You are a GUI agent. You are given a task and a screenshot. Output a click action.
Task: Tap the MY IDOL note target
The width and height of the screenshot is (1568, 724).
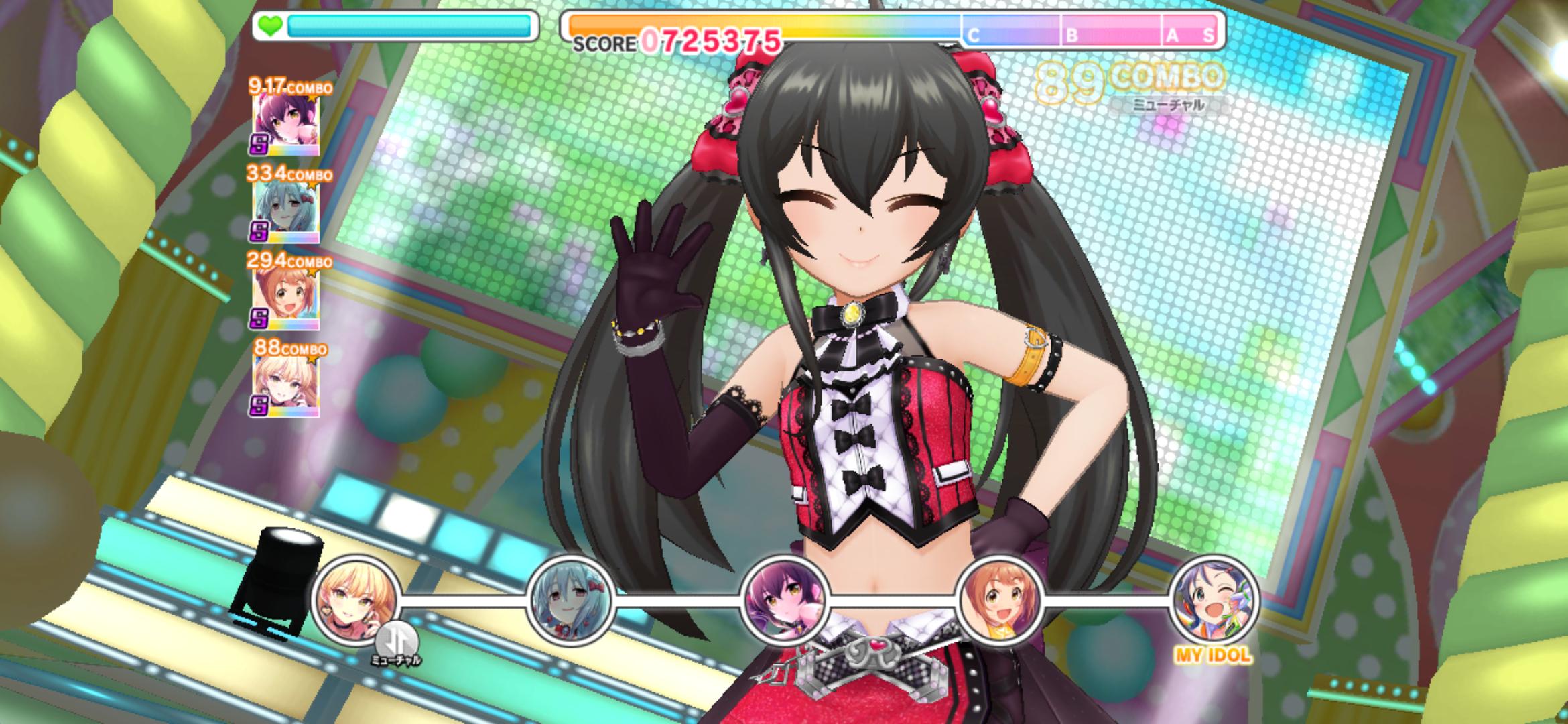(1214, 600)
